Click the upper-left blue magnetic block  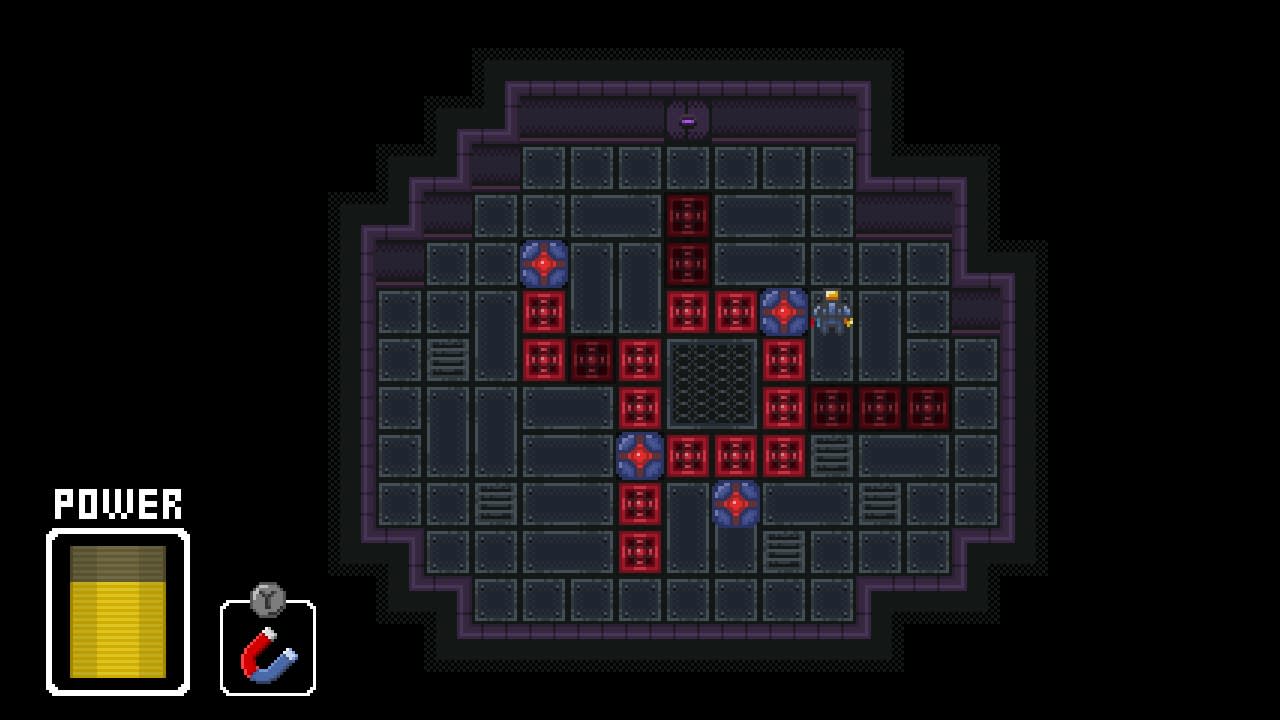click(545, 265)
